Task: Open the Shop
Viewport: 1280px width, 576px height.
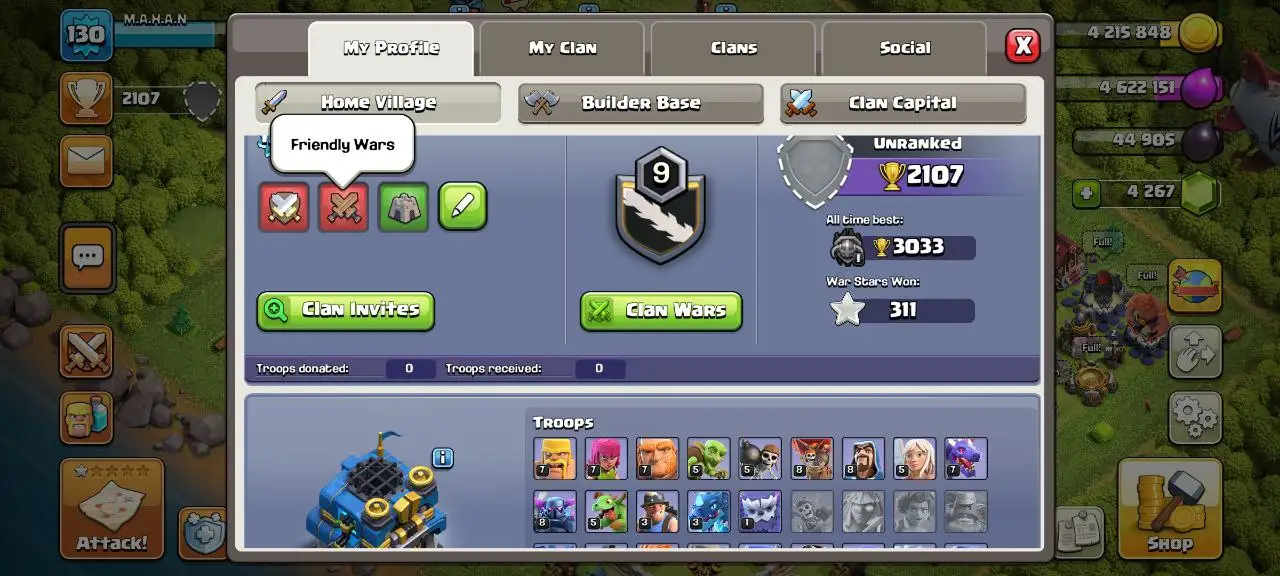Action: point(1169,508)
